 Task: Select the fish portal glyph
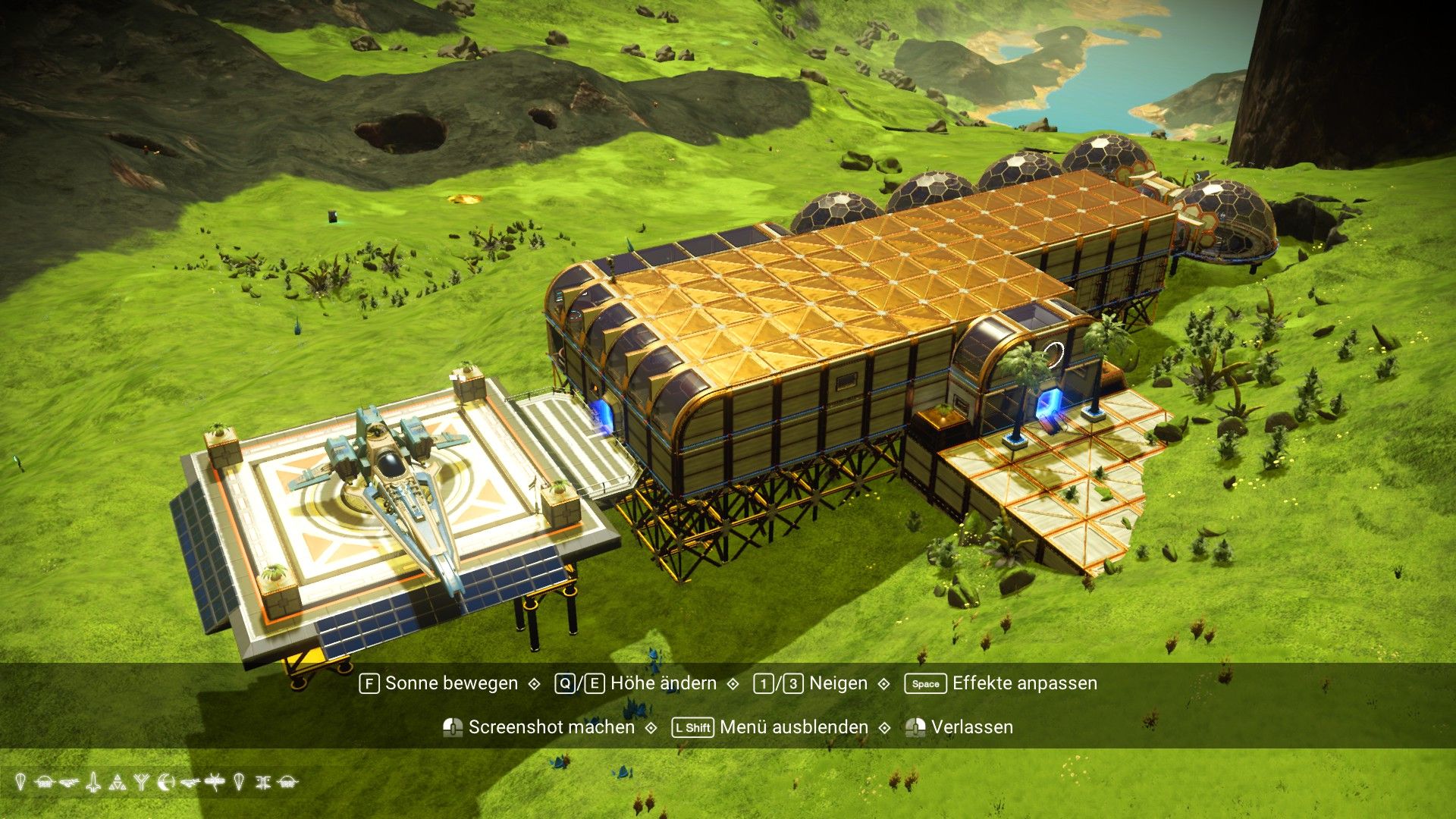tap(68, 781)
